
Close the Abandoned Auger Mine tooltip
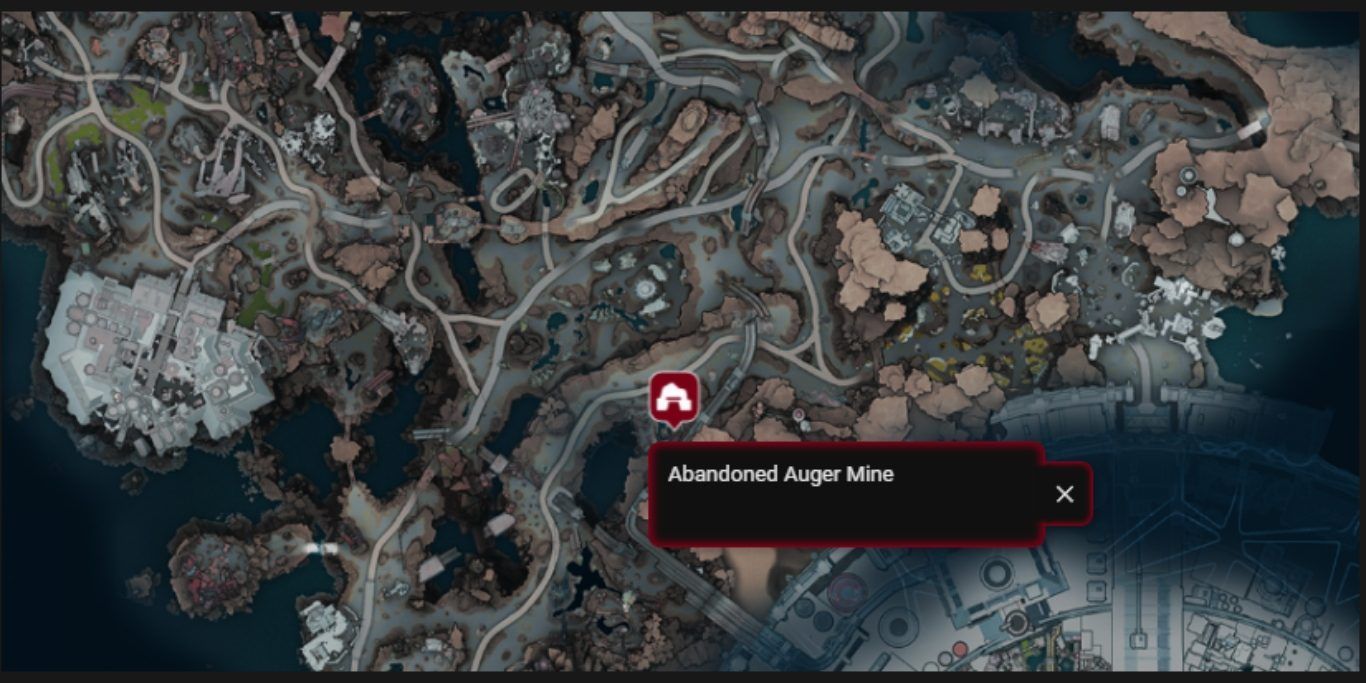point(1065,494)
